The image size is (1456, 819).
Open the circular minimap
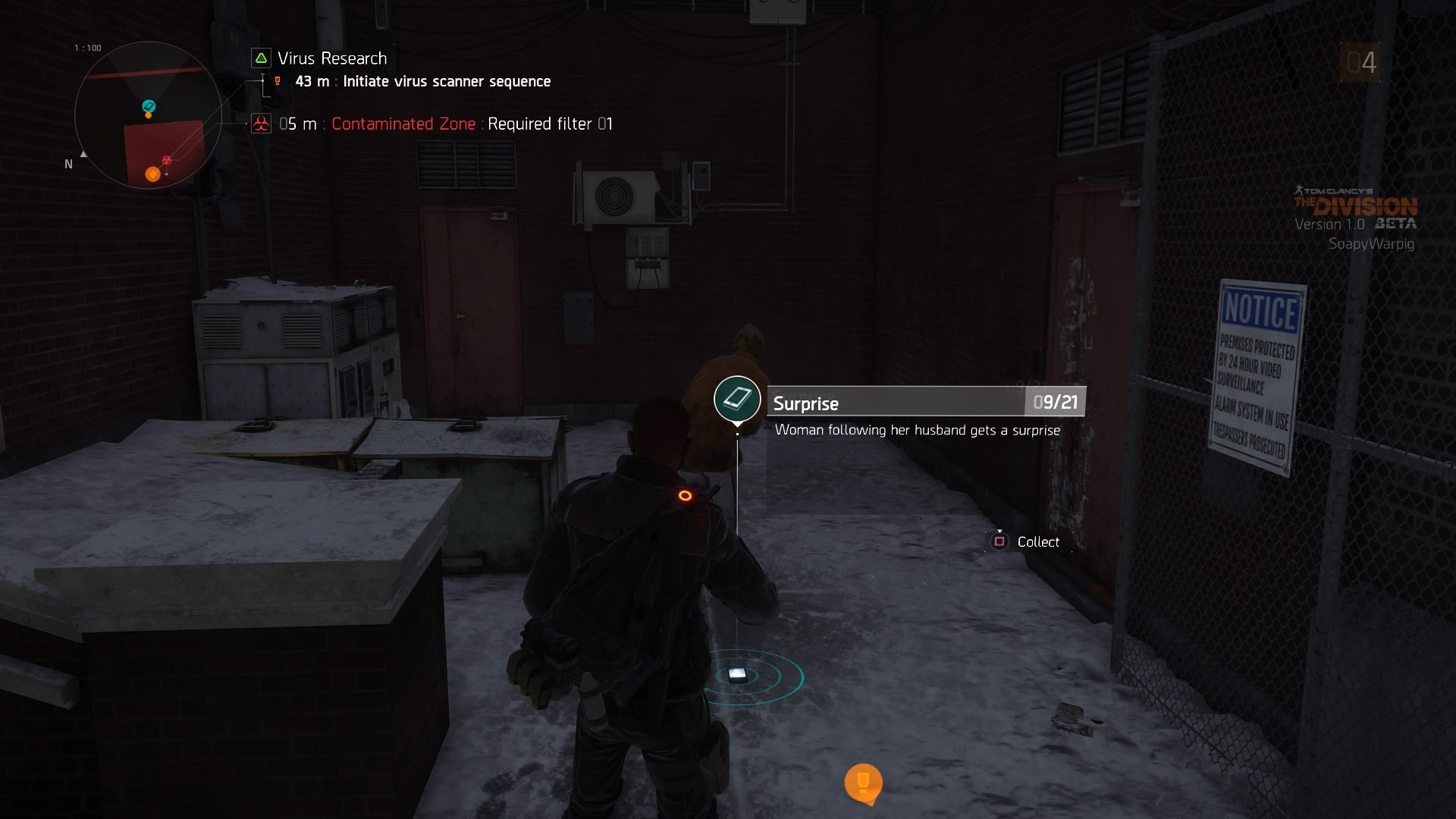point(148,116)
